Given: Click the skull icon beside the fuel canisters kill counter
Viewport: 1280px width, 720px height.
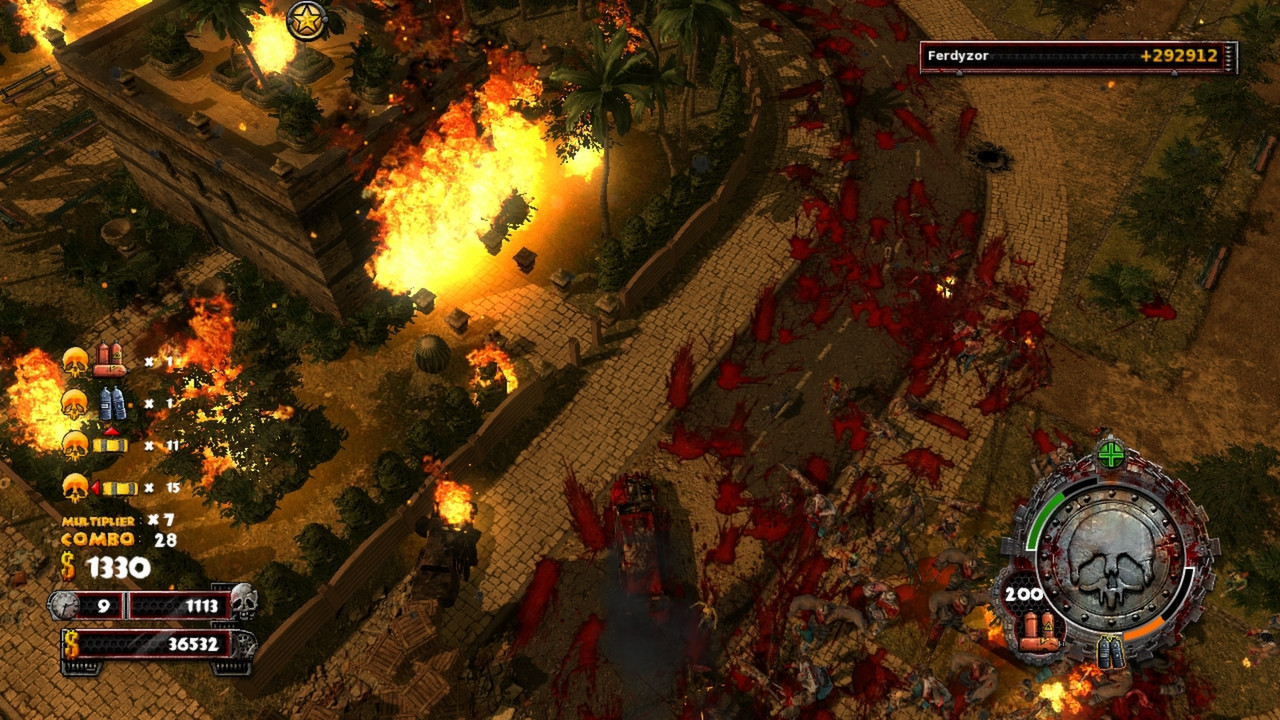Looking at the screenshot, I should [75, 361].
